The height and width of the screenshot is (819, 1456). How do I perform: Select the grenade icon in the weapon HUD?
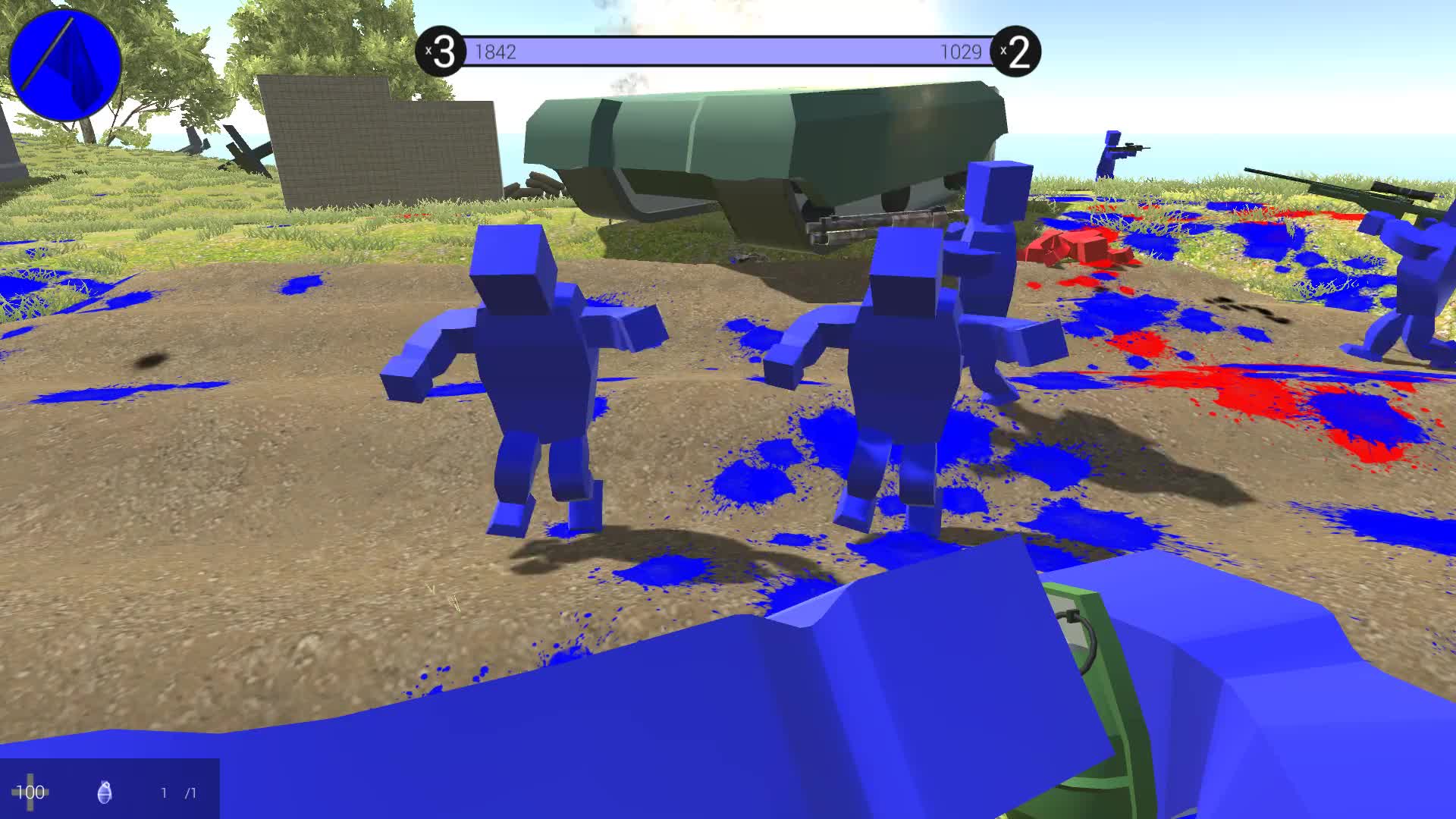(104, 792)
